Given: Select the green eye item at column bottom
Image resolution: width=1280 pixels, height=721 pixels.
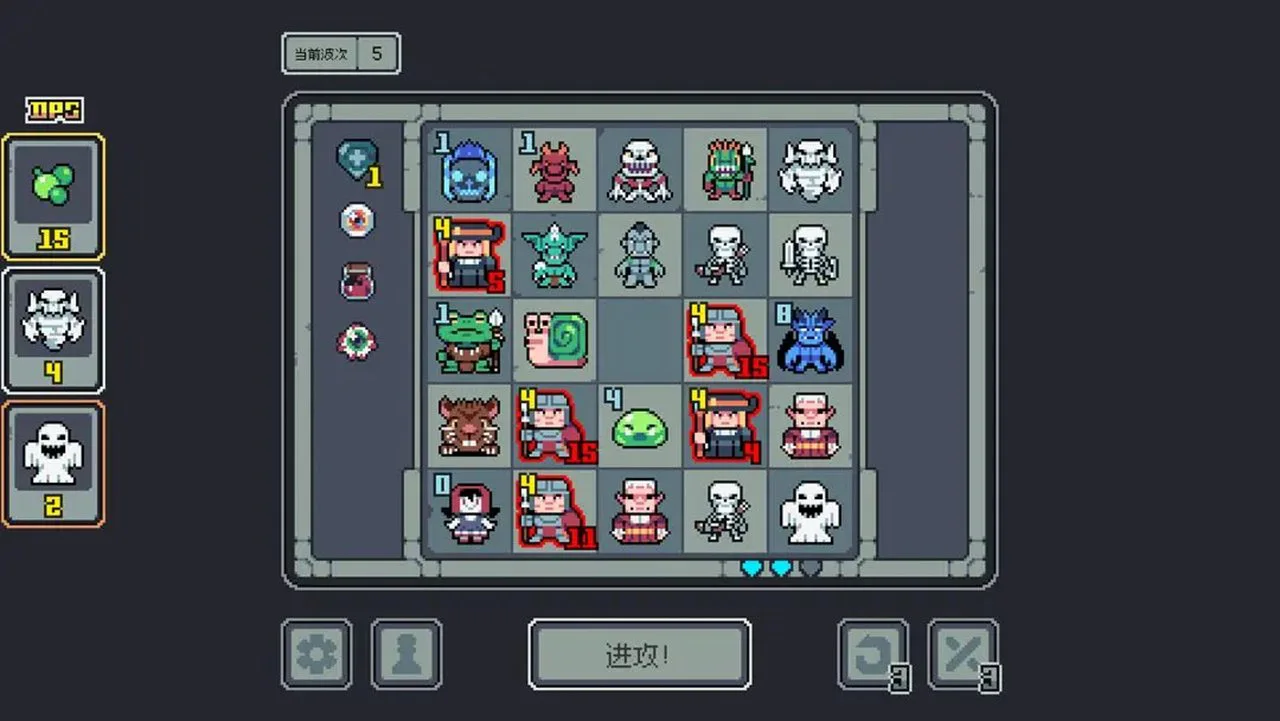Looking at the screenshot, I should point(356,340).
